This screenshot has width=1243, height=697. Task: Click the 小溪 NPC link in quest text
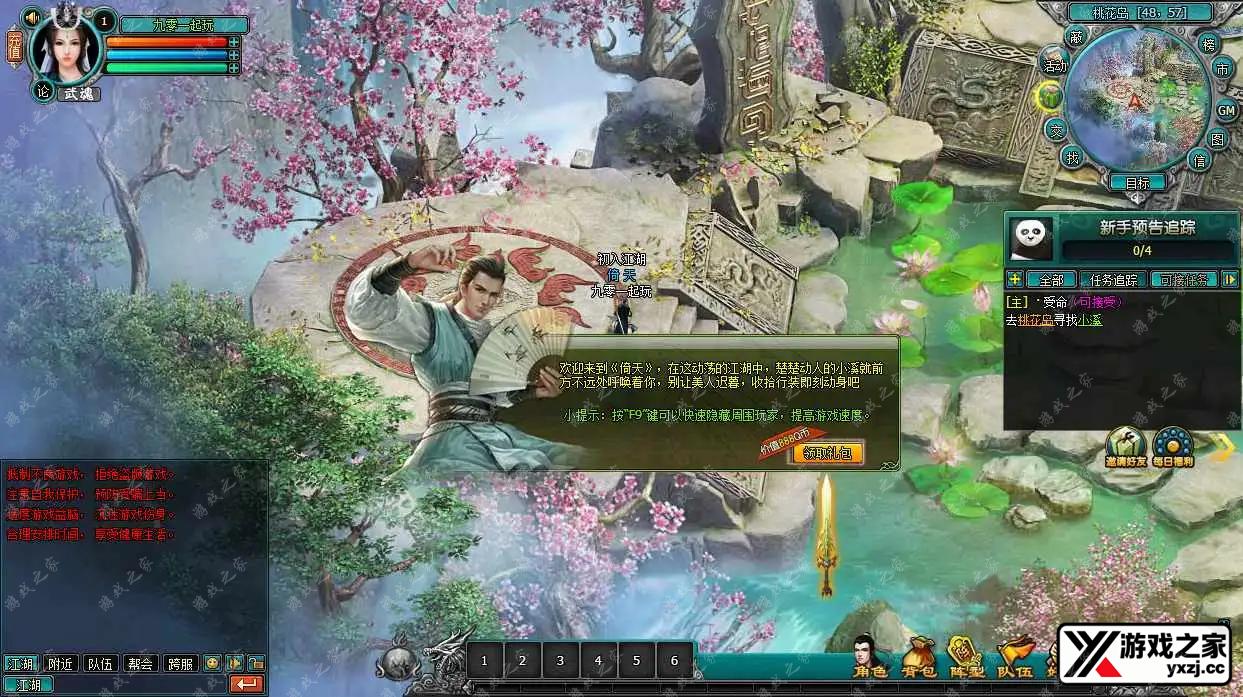click(1089, 320)
